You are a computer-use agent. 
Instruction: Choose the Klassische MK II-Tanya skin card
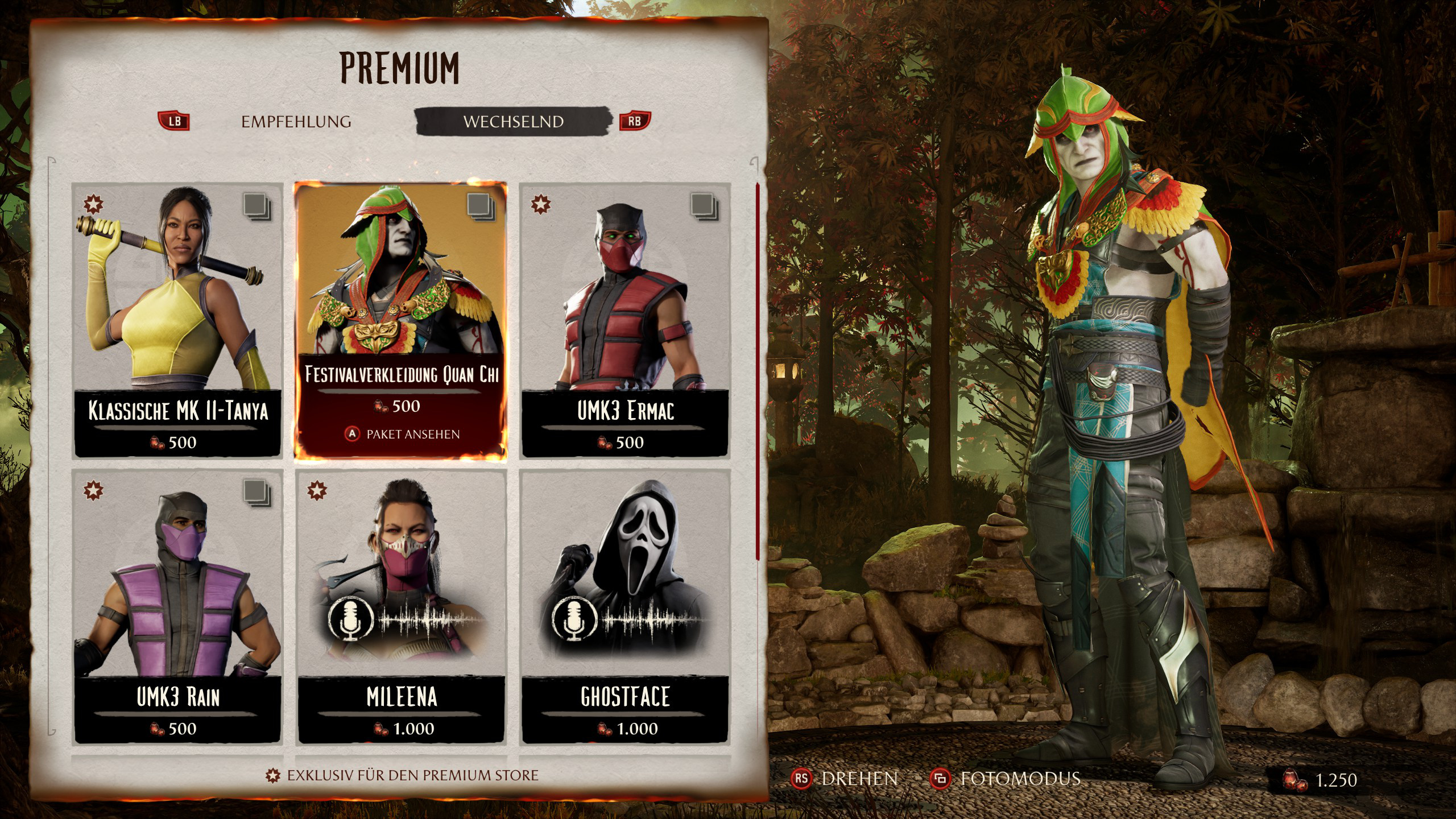coord(177,320)
